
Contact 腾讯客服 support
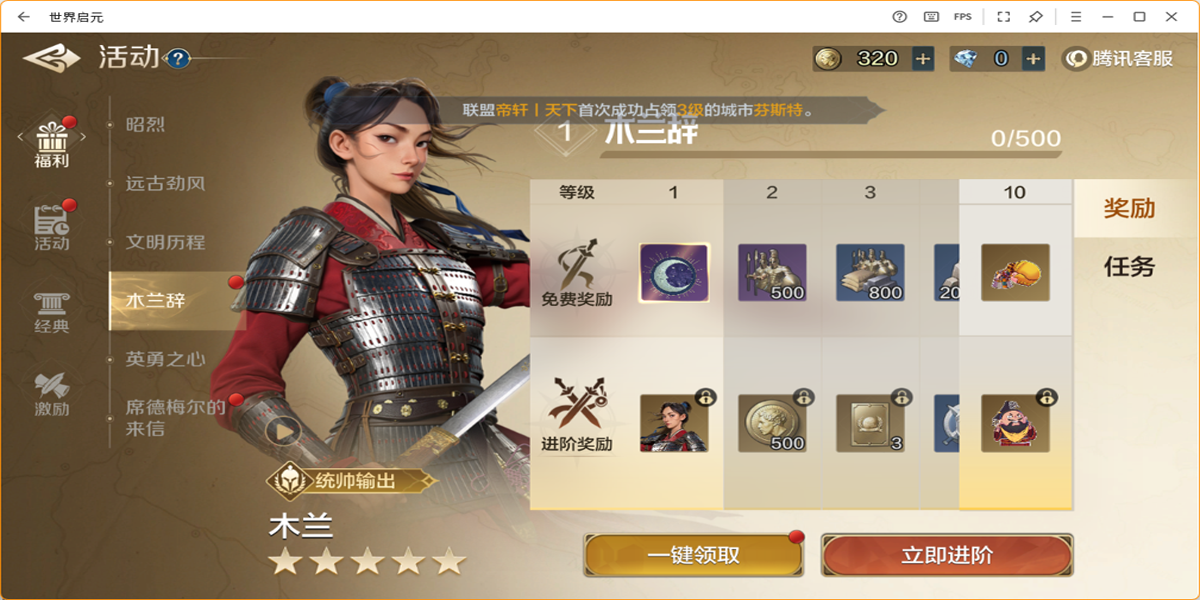[x=1120, y=59]
